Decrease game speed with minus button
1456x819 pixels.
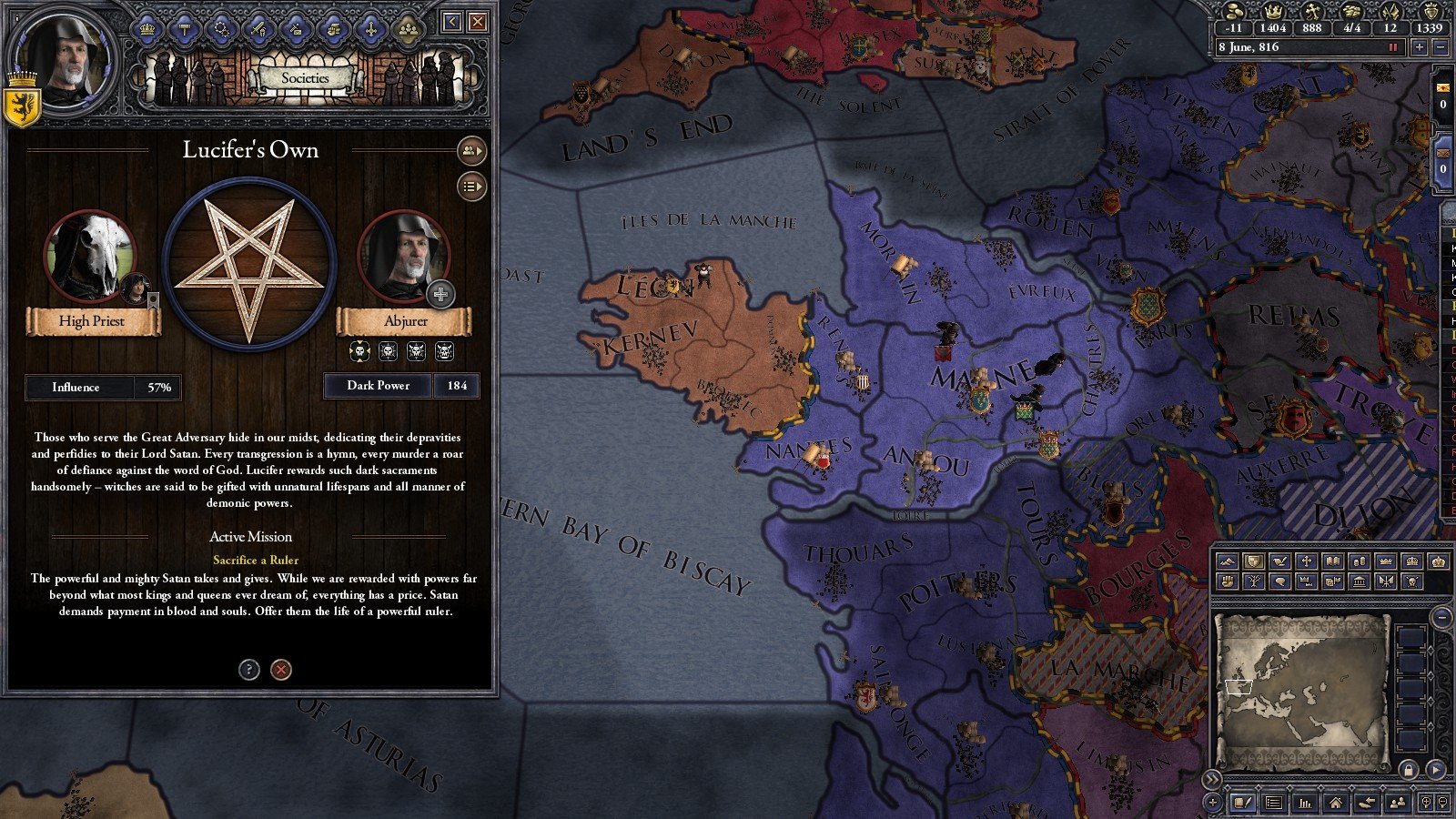[x=1441, y=47]
